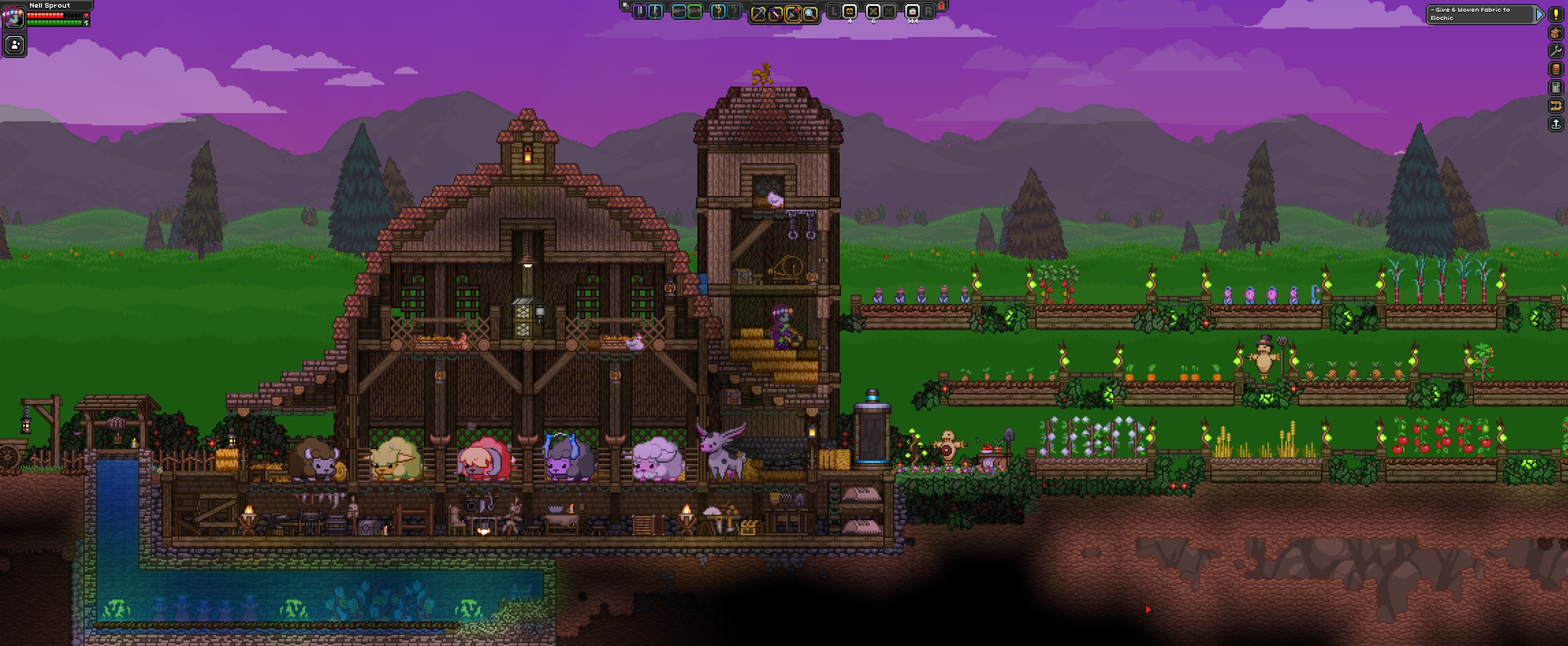This screenshot has width=1568, height=646.
Task: Open the inventory bag icon
Action: 1557,33
